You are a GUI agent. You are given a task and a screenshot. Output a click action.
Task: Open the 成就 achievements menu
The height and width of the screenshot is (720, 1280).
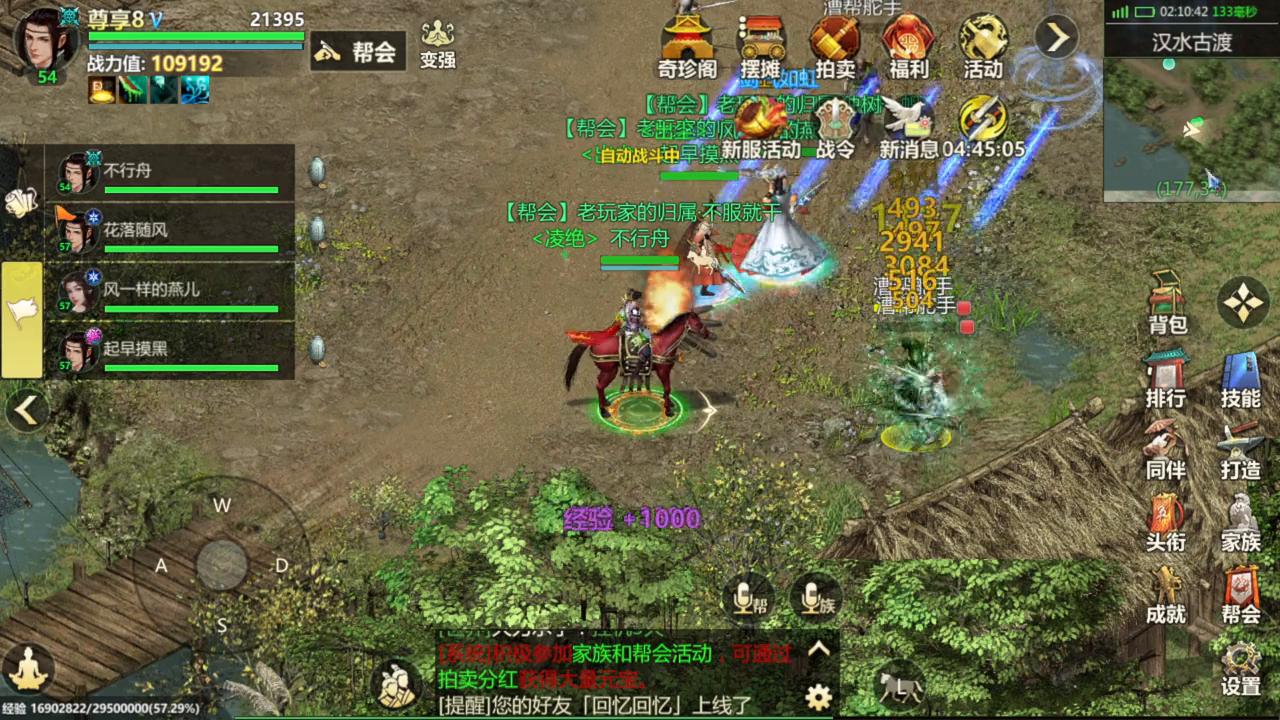pyautogui.click(x=1166, y=596)
